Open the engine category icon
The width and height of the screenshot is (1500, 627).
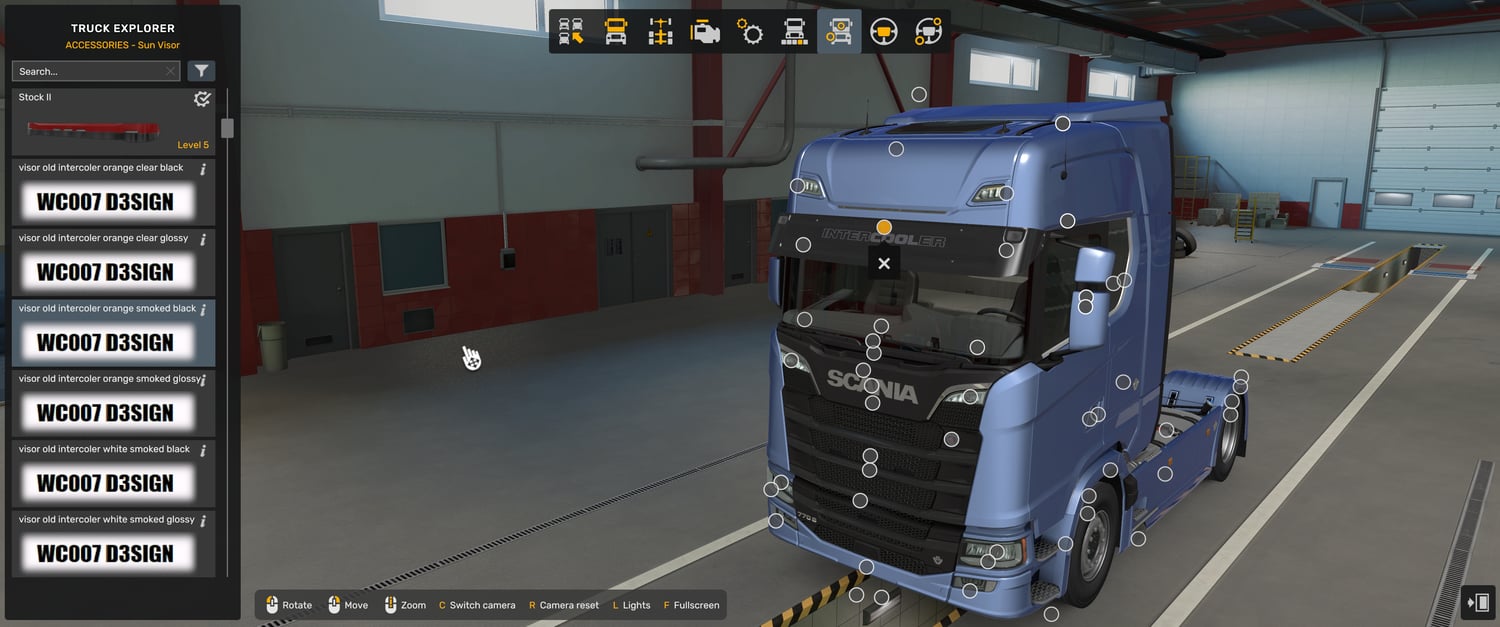coord(705,32)
